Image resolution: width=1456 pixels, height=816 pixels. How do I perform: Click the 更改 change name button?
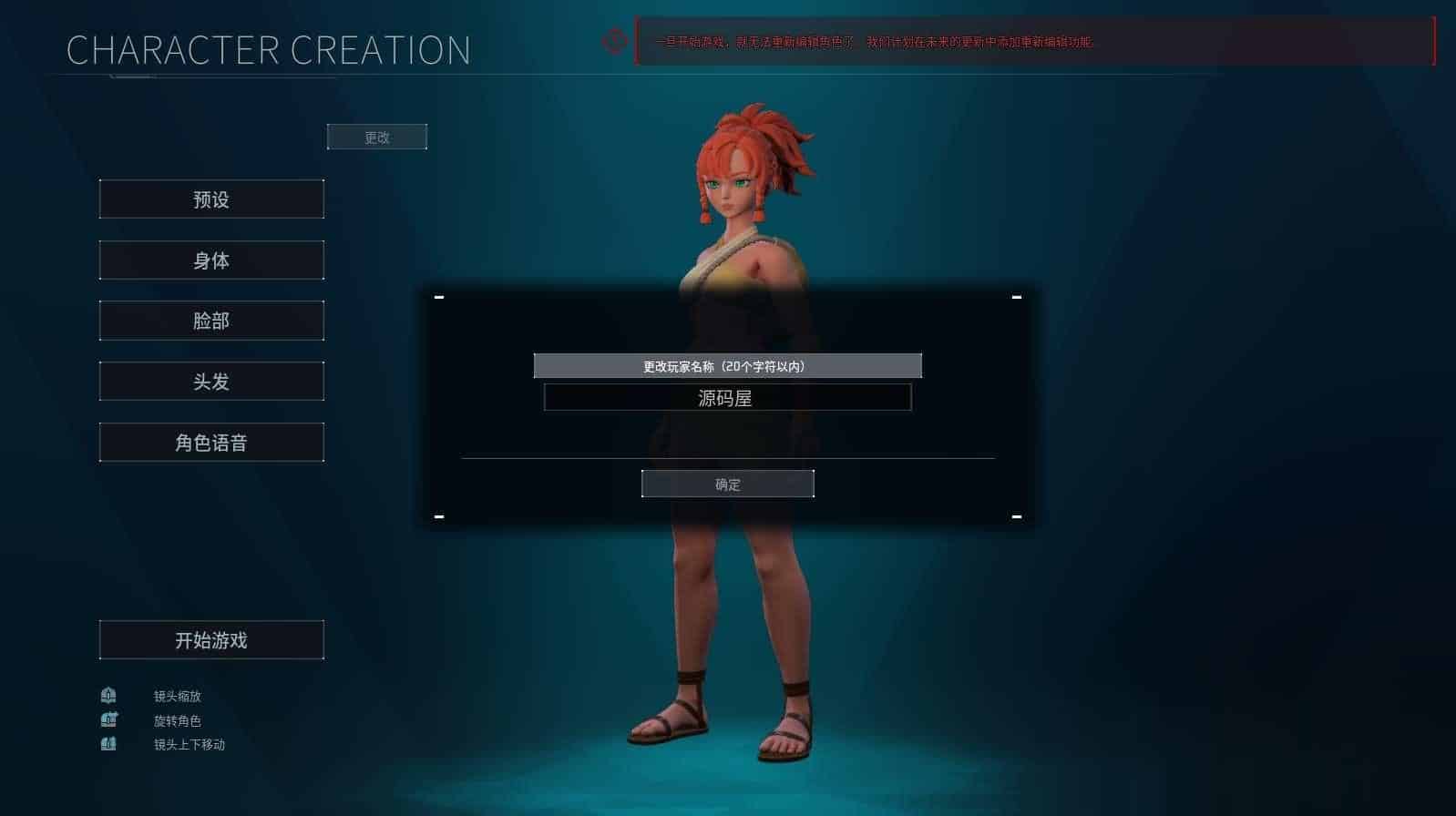[x=377, y=138]
